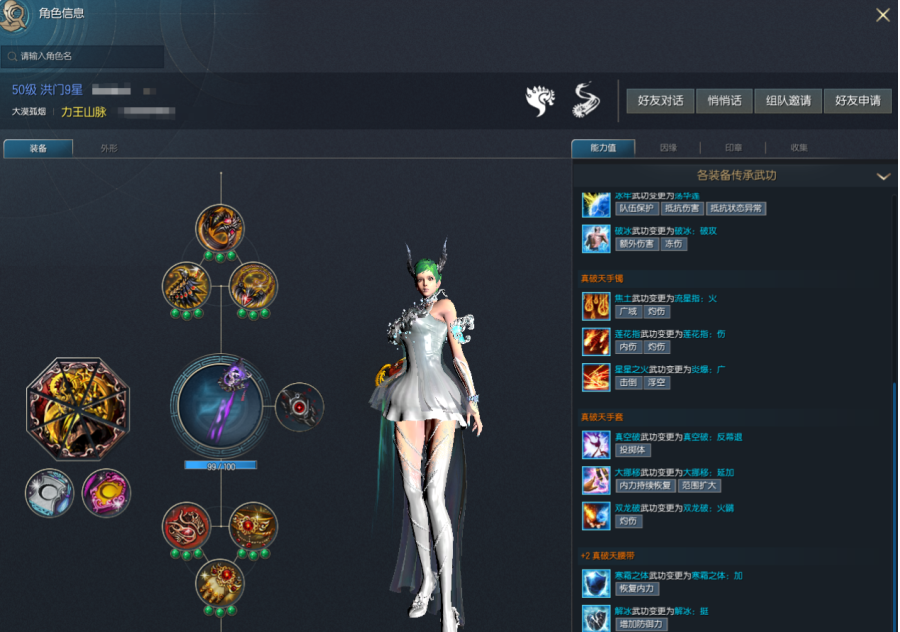The height and width of the screenshot is (632, 900).
Task: Switch to the 收集 collection tab
Action: (799, 148)
